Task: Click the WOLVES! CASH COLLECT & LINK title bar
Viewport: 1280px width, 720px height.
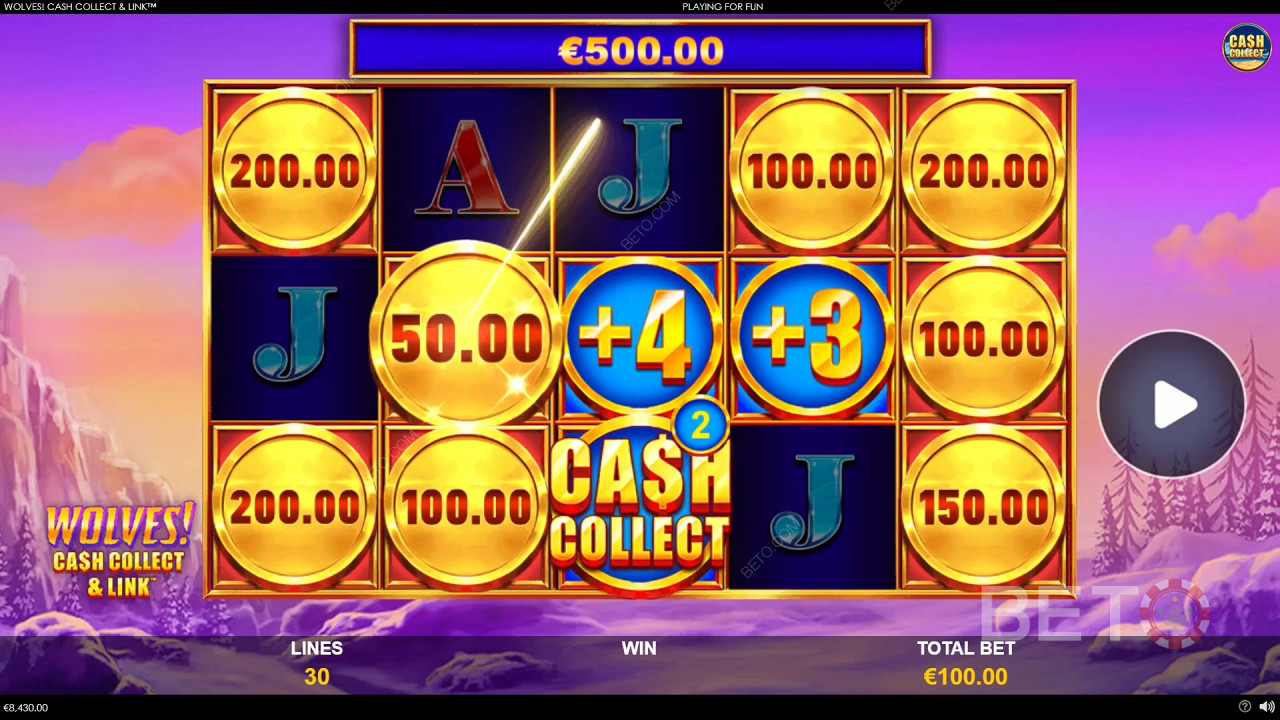Action: (x=80, y=6)
